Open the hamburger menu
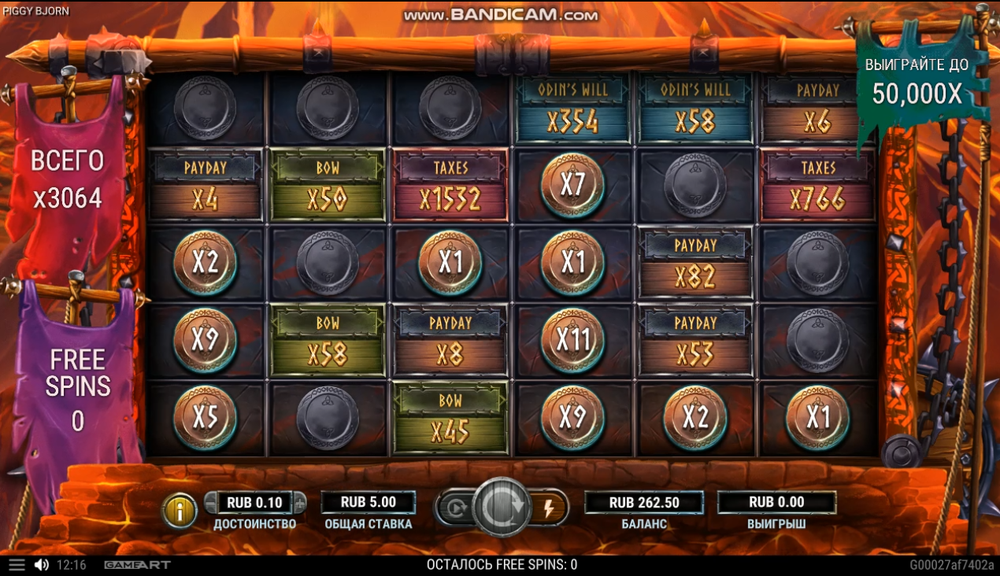The width and height of the screenshot is (1000, 576). [16, 565]
